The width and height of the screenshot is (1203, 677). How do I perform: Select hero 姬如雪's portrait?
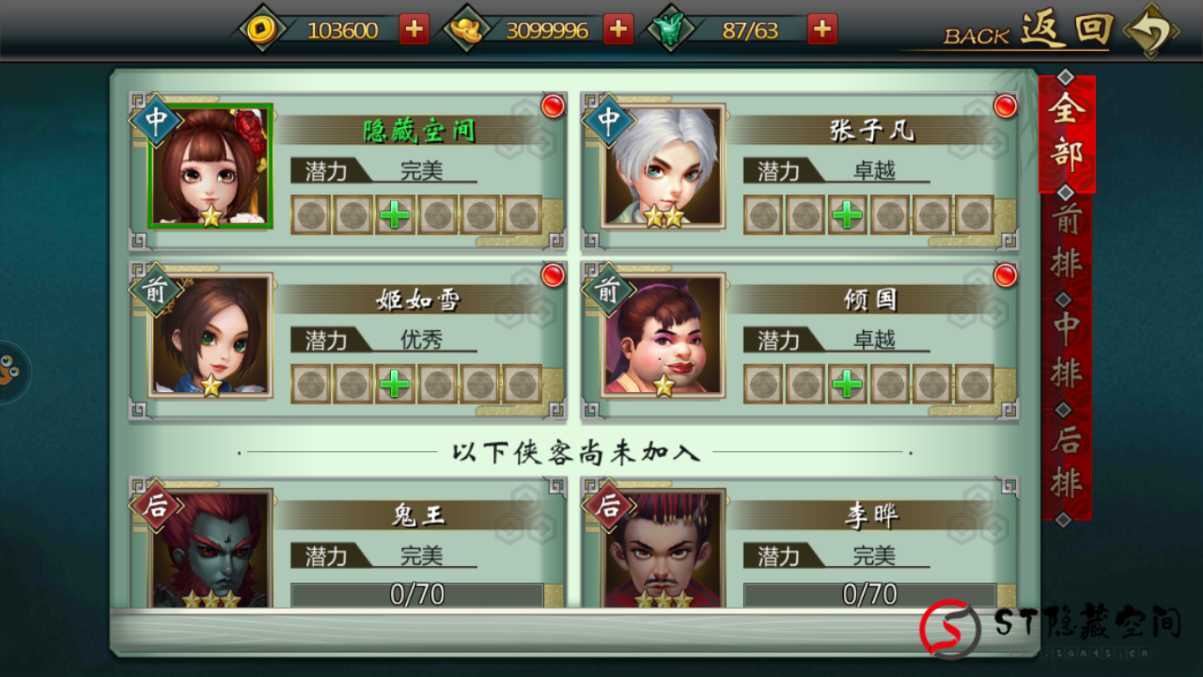click(x=210, y=336)
